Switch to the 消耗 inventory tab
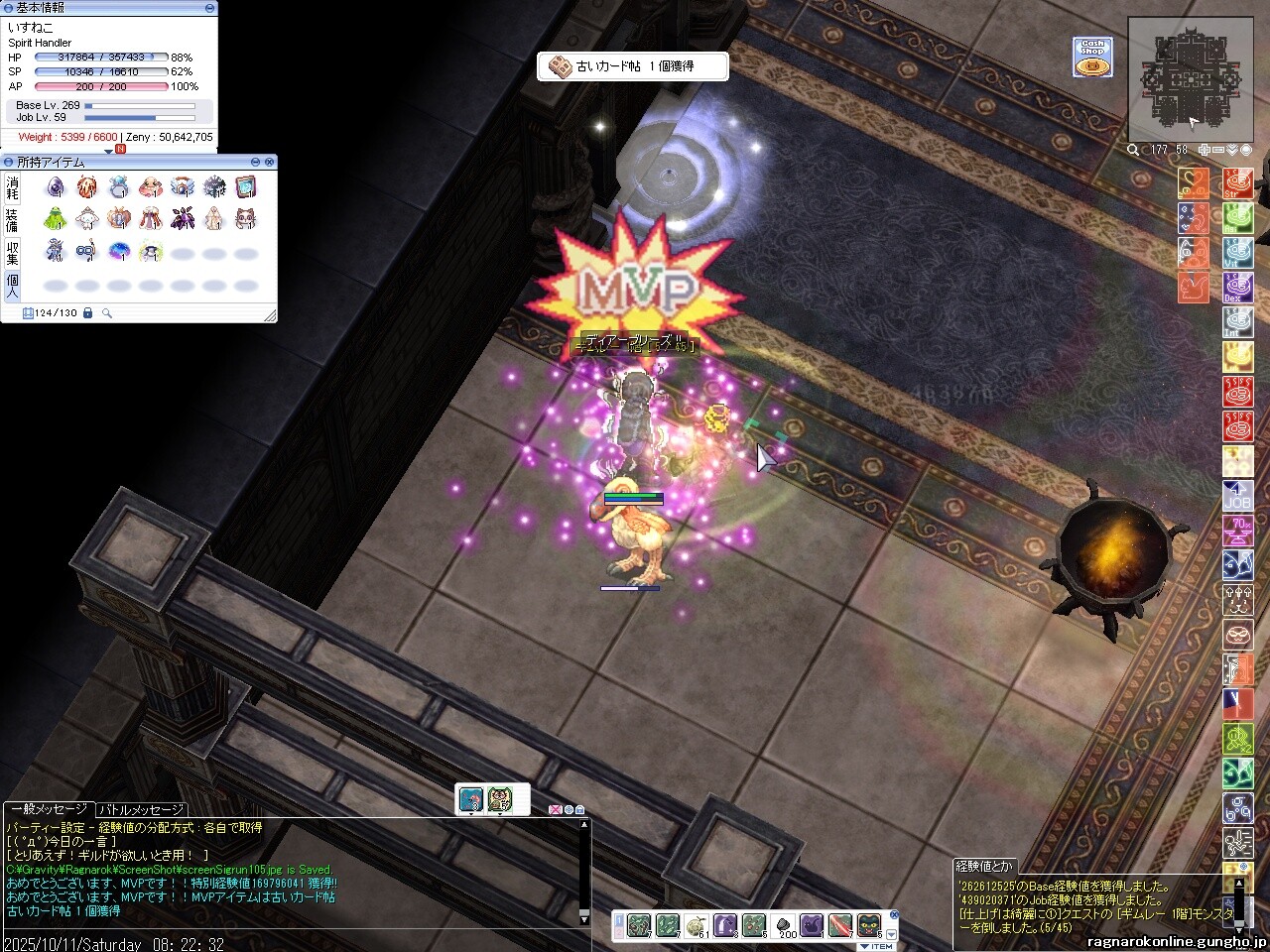This screenshot has height=952, width=1270. tap(12, 187)
